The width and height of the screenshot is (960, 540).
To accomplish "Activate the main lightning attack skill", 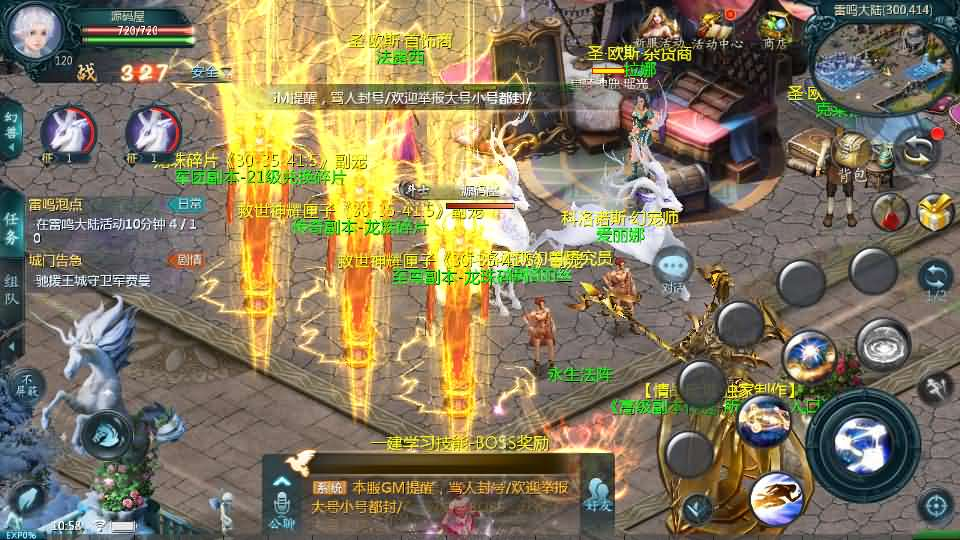I will pos(862,440).
